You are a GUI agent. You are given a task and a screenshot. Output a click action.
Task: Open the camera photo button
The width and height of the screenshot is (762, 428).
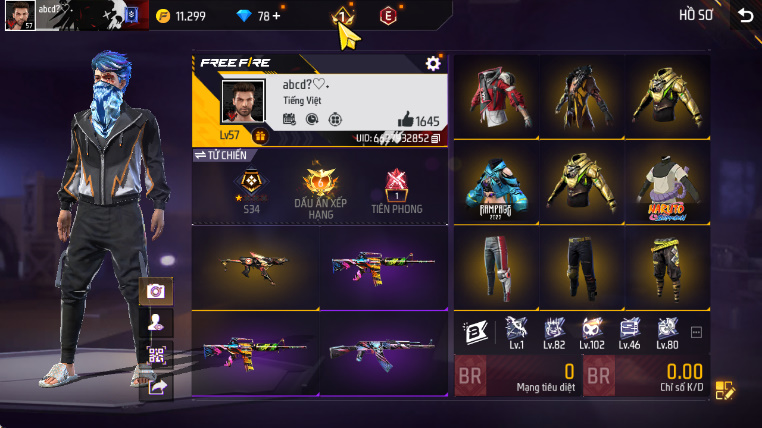click(156, 291)
